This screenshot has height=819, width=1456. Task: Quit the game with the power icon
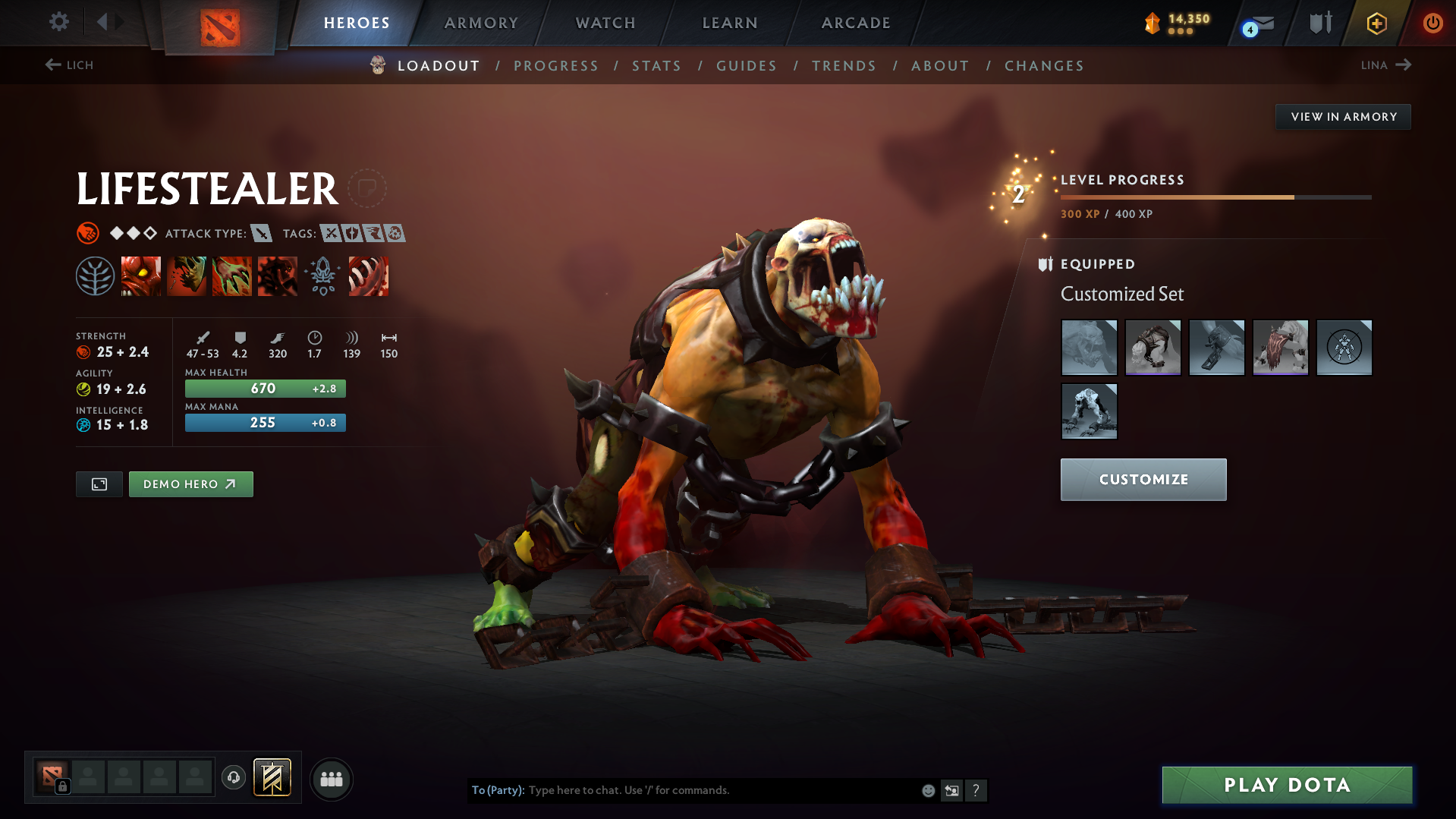pos(1432,23)
